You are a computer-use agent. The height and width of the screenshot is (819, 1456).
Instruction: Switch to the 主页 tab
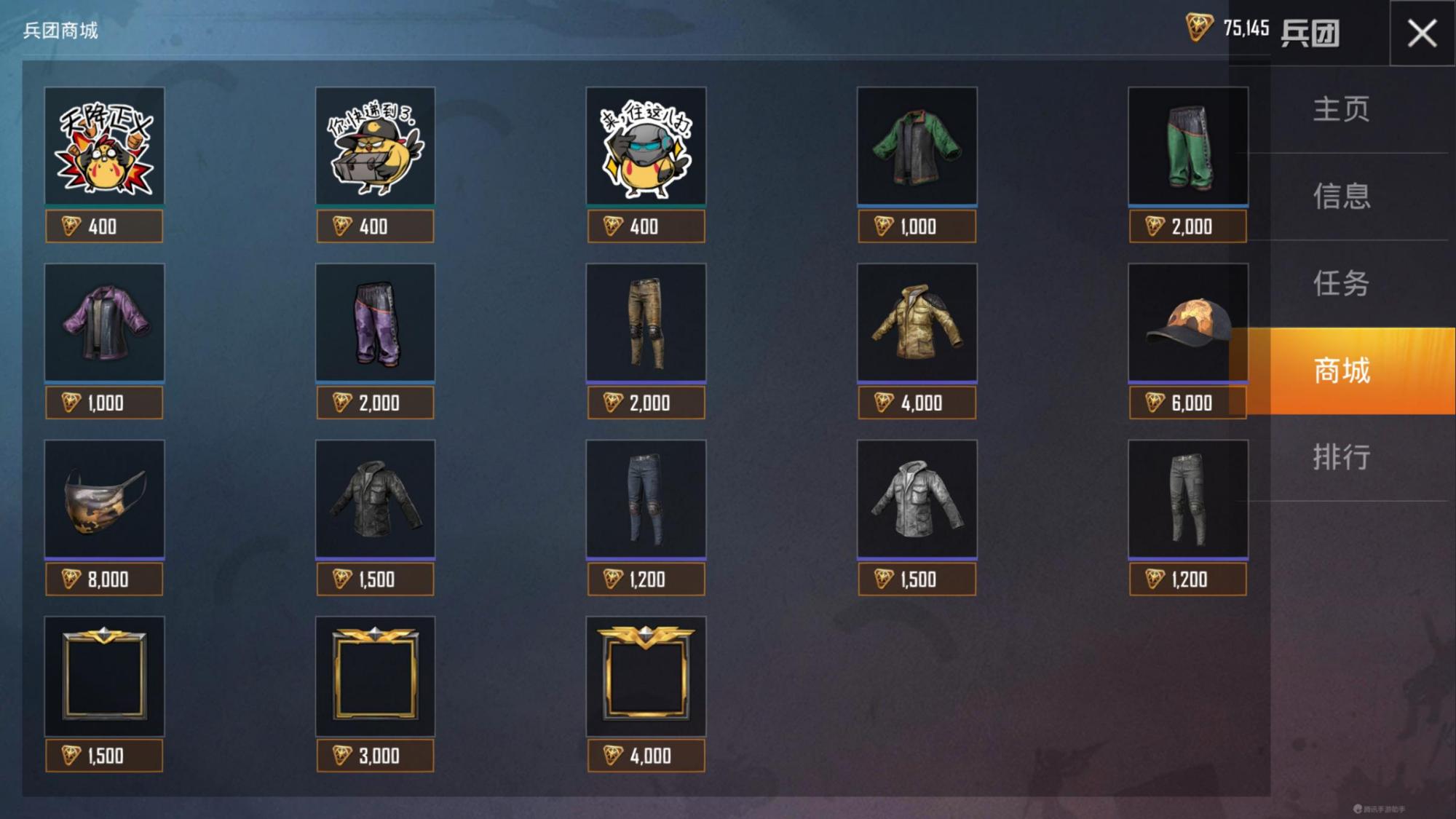[1341, 109]
